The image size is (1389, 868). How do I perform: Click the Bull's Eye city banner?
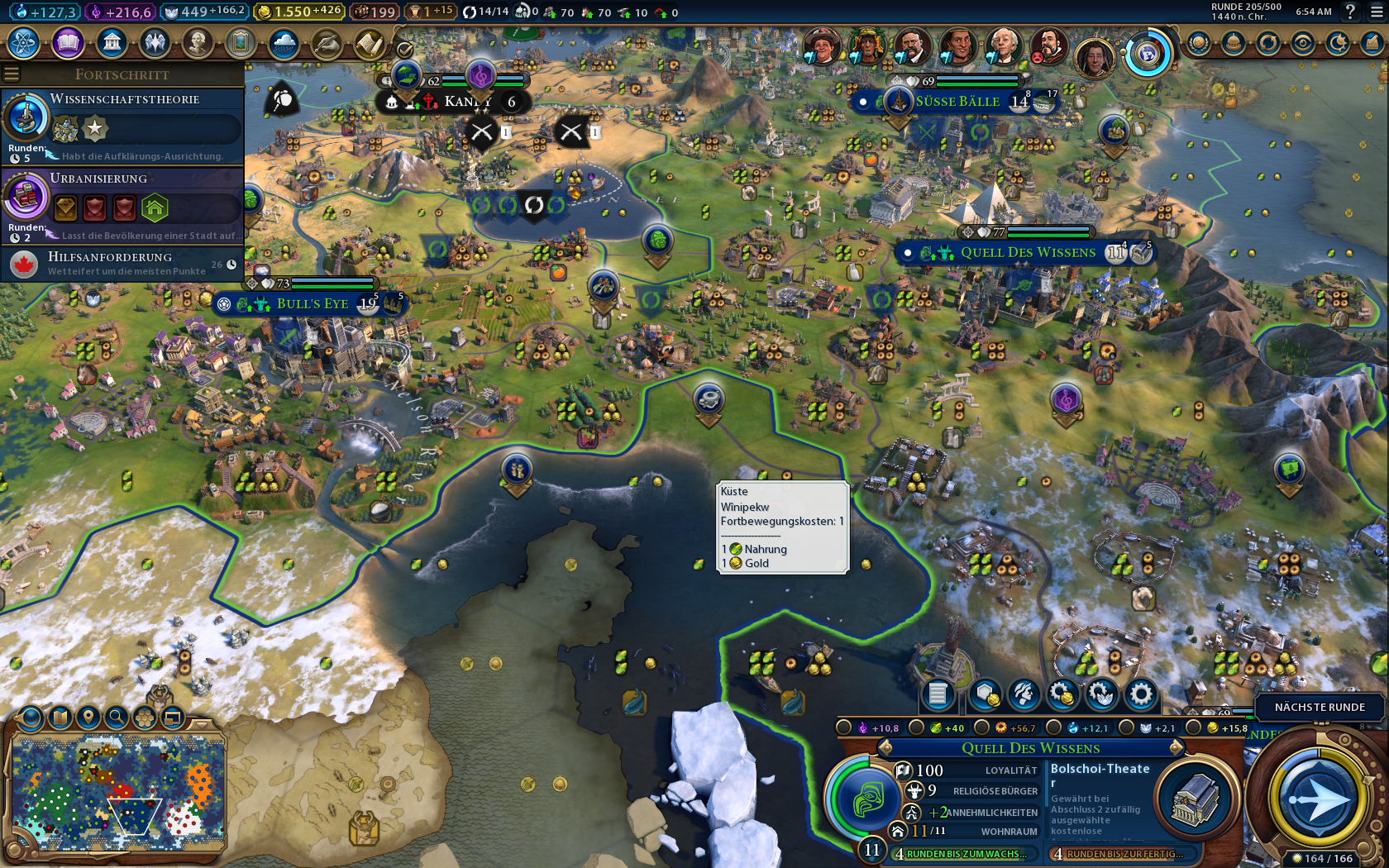[x=312, y=304]
